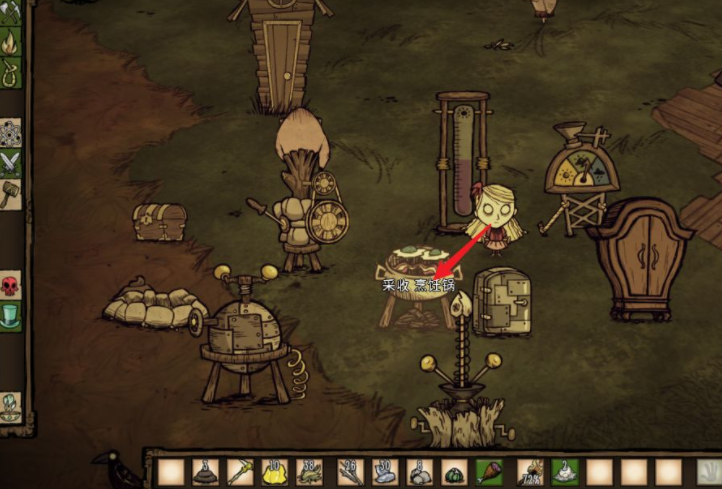The image size is (722, 489).
Task: Select the Science atom crafting tab
Action: tap(9, 131)
